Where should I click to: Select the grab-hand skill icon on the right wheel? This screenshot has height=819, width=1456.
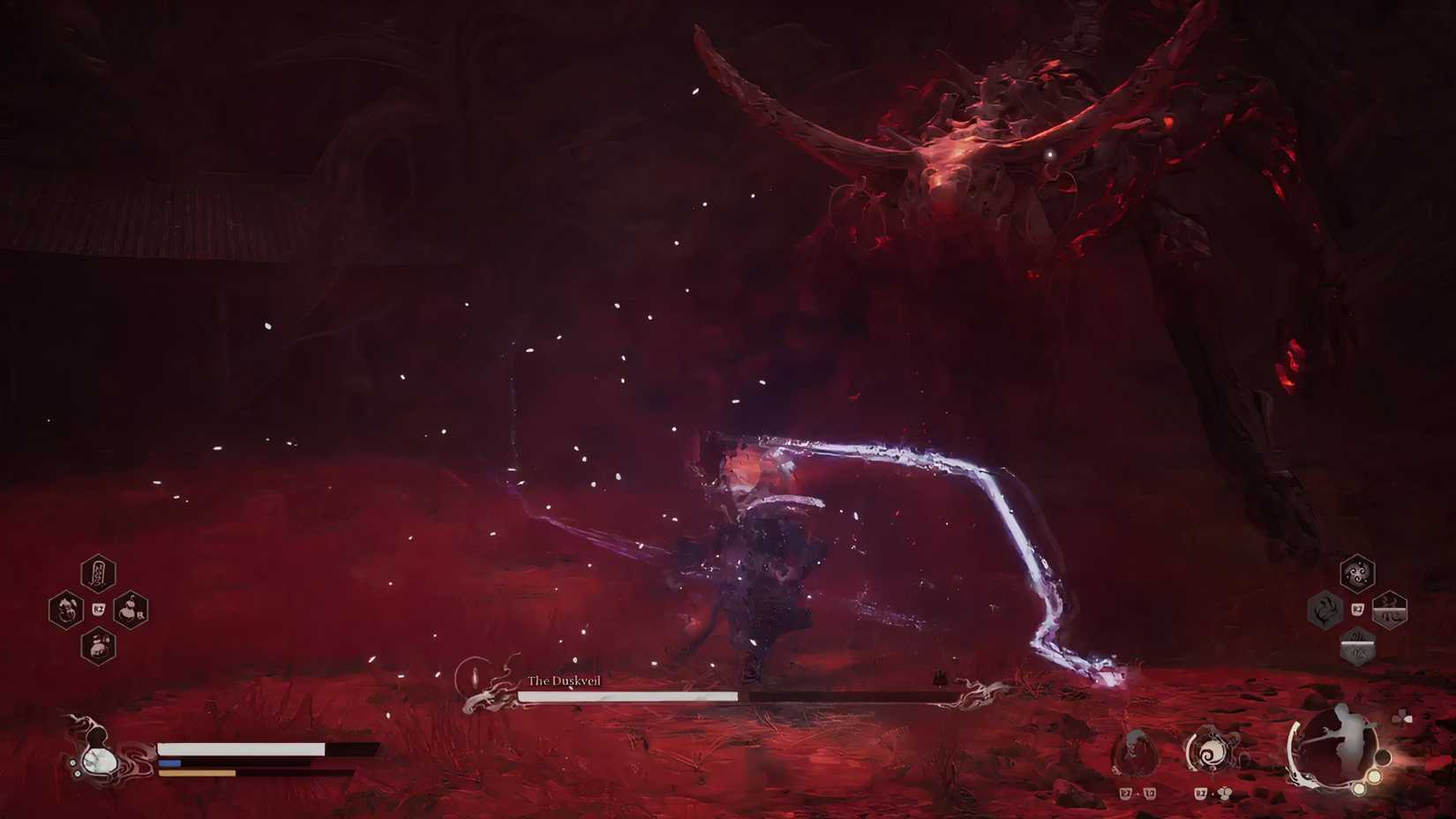[x=1323, y=611]
